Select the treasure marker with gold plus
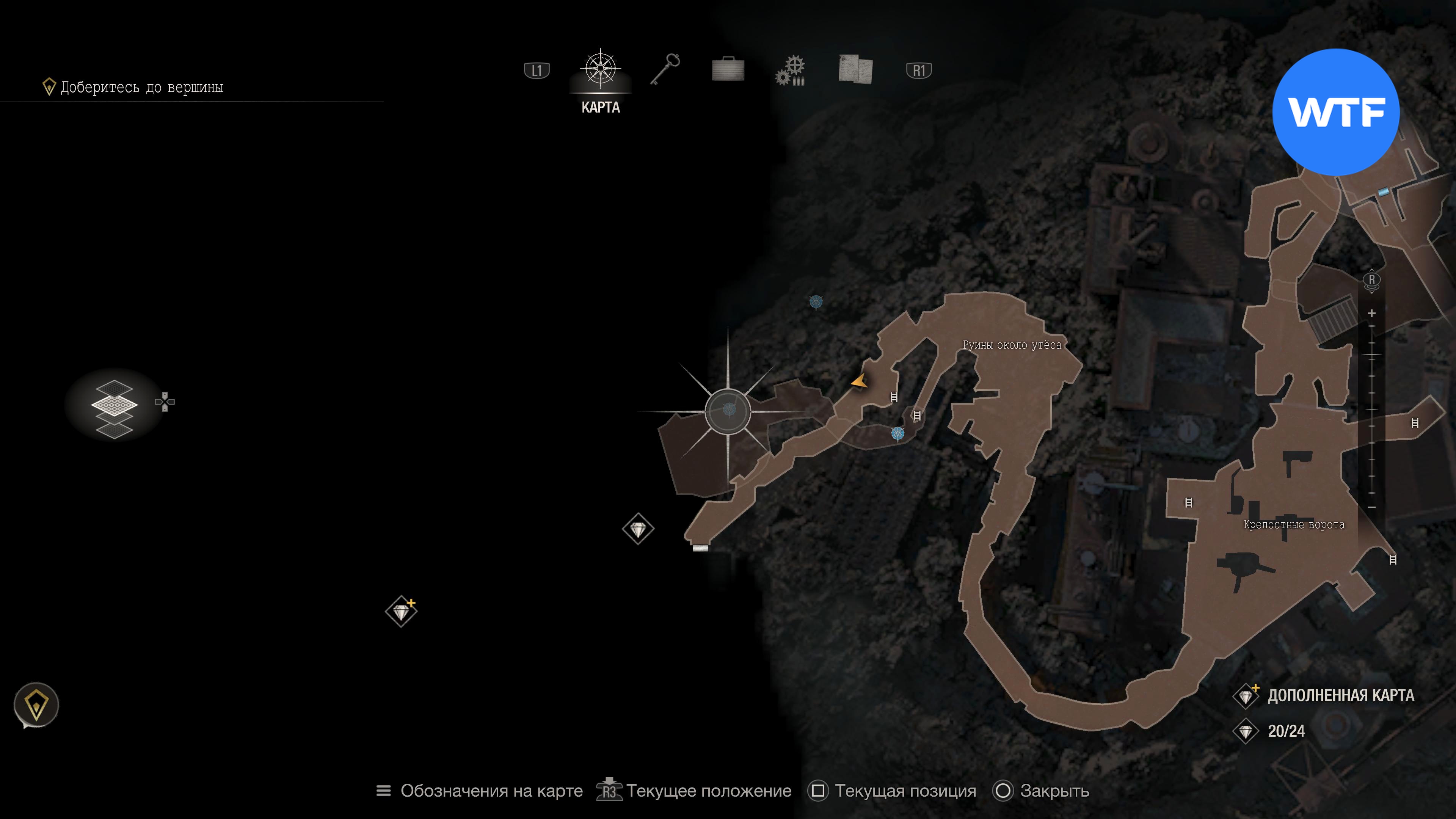Viewport: 1456px width, 819px height. pos(401,612)
